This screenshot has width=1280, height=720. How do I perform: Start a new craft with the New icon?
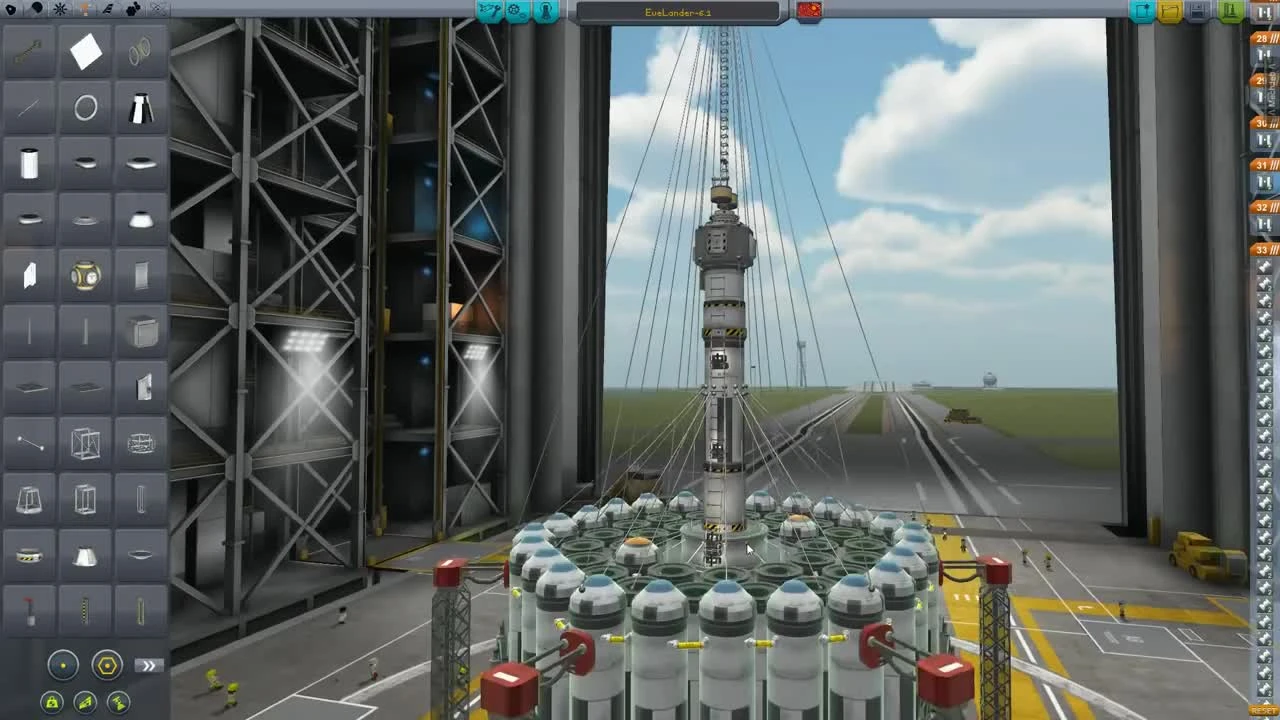1141,12
